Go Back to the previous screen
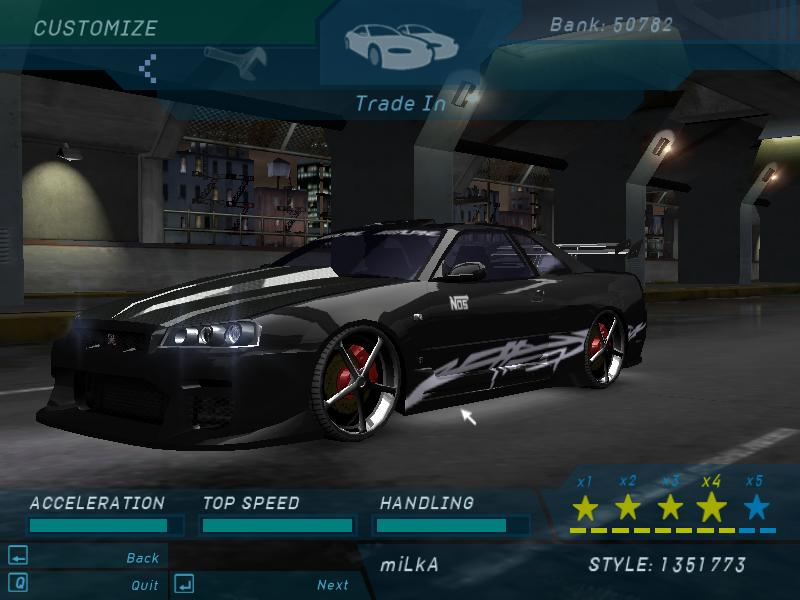Image resolution: width=800 pixels, height=600 pixels. (143, 558)
